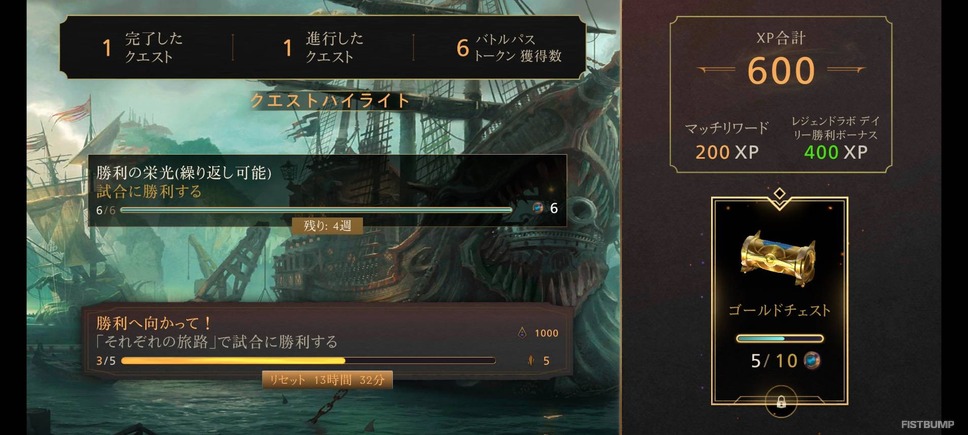Open the 勝利の栄光 quest row
This screenshot has height=435, width=968.
click(x=327, y=190)
